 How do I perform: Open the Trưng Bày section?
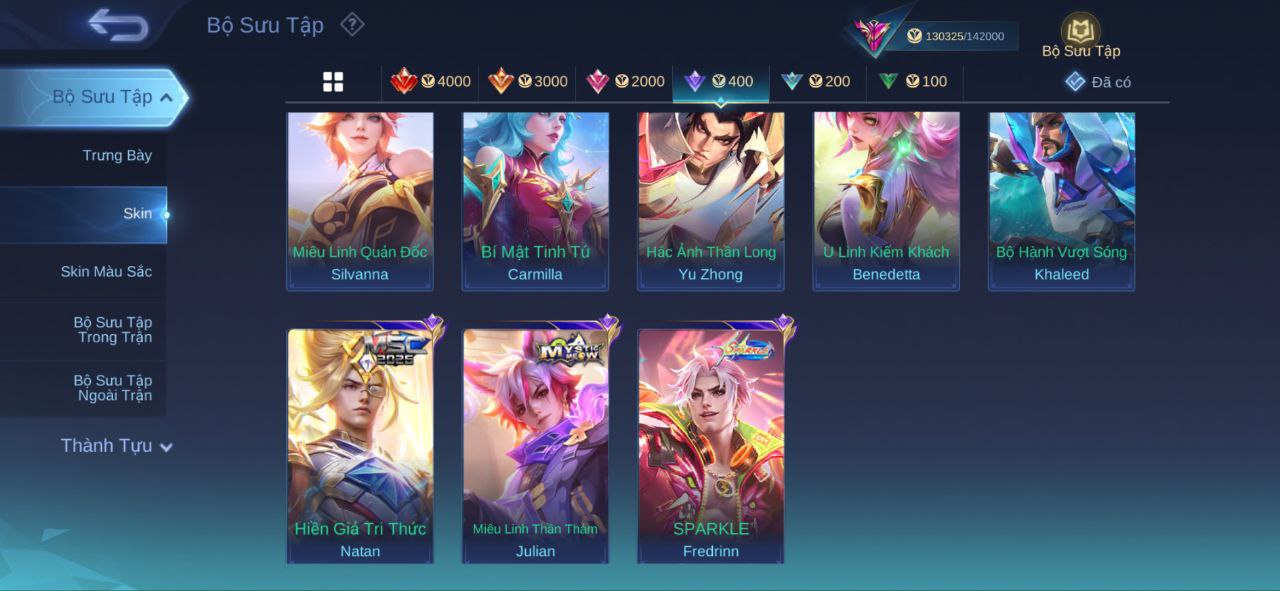117,155
